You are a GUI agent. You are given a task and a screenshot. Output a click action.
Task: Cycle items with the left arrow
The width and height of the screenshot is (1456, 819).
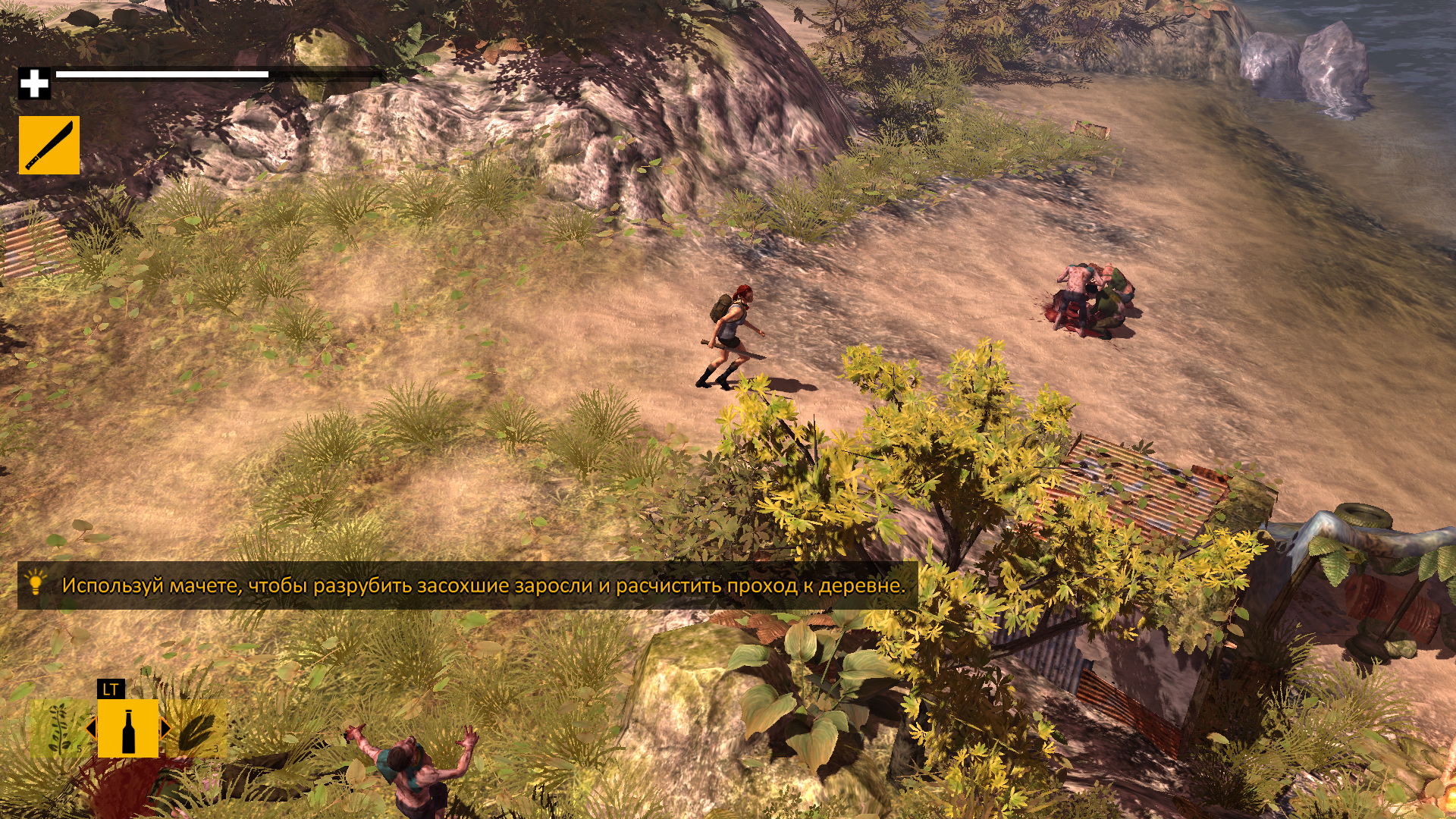(91, 729)
